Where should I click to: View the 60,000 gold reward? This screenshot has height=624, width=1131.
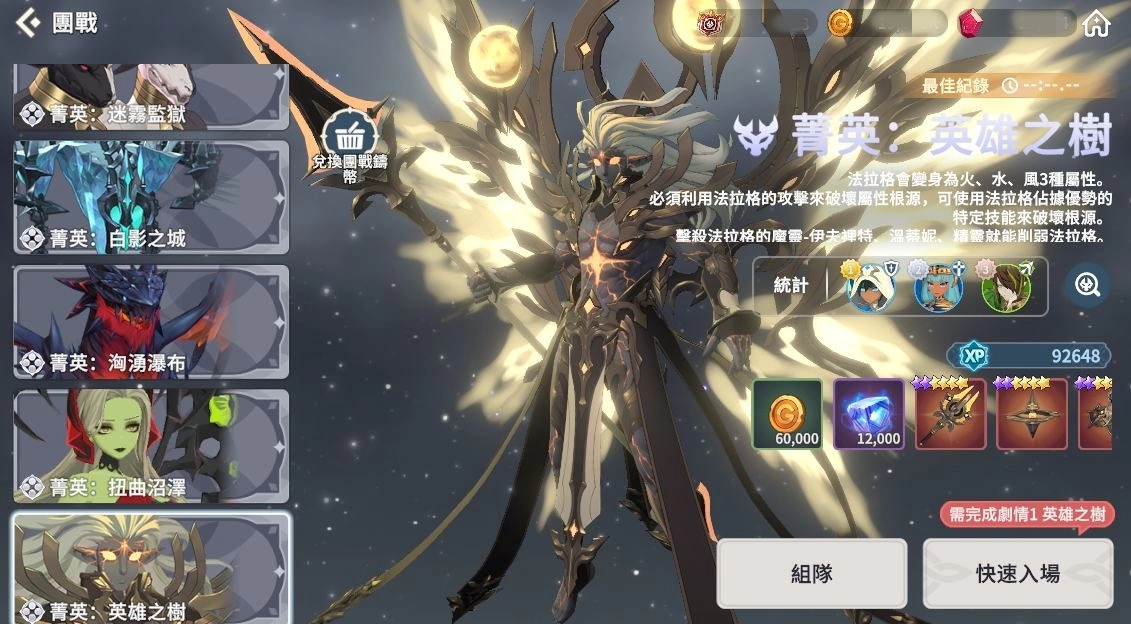pyautogui.click(x=787, y=413)
